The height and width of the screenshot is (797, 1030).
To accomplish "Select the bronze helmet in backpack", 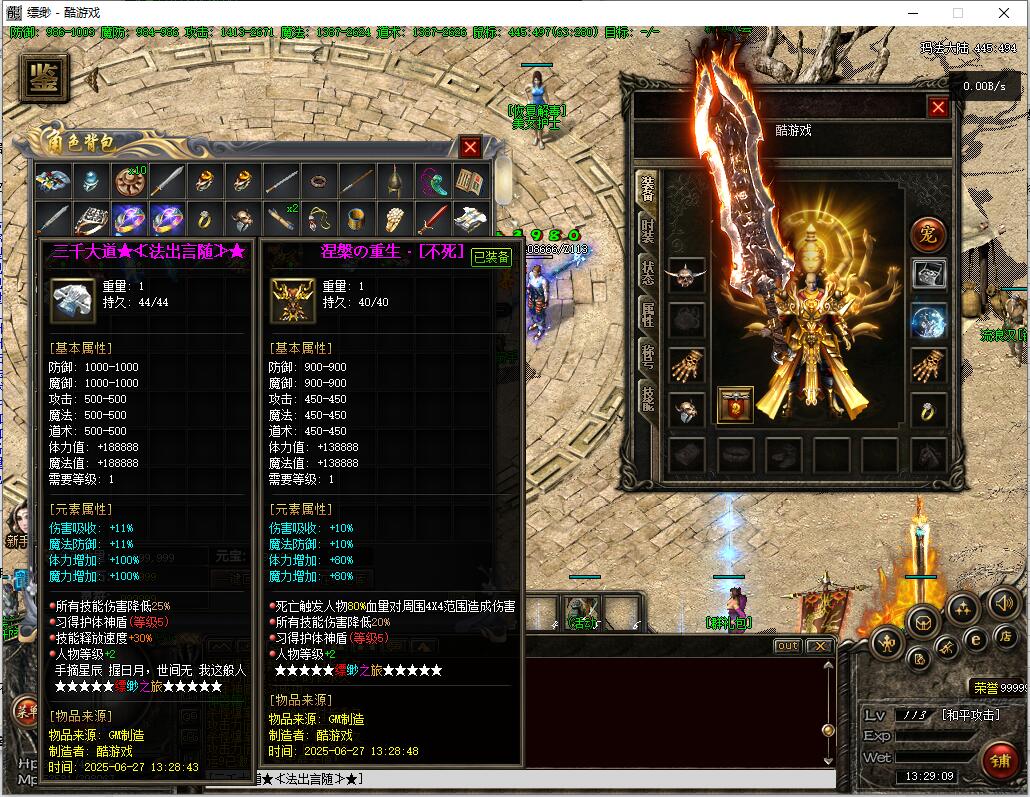I will point(394,181).
